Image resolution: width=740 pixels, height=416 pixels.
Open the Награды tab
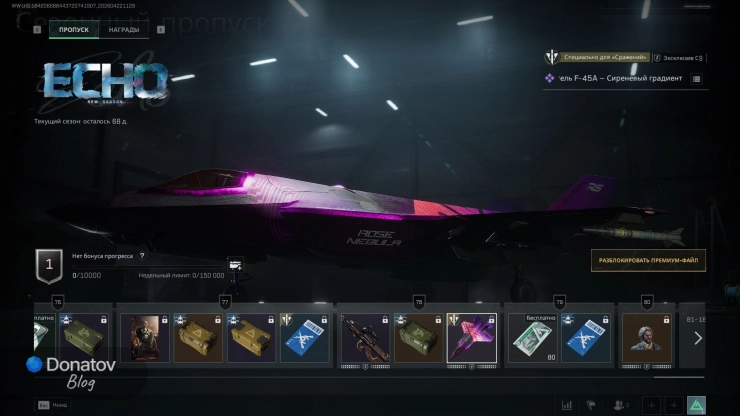coord(124,30)
